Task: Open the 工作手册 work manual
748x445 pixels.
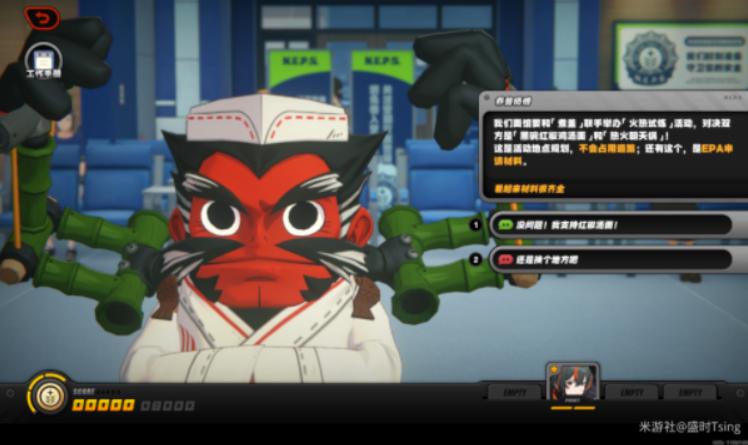Action: 42,60
